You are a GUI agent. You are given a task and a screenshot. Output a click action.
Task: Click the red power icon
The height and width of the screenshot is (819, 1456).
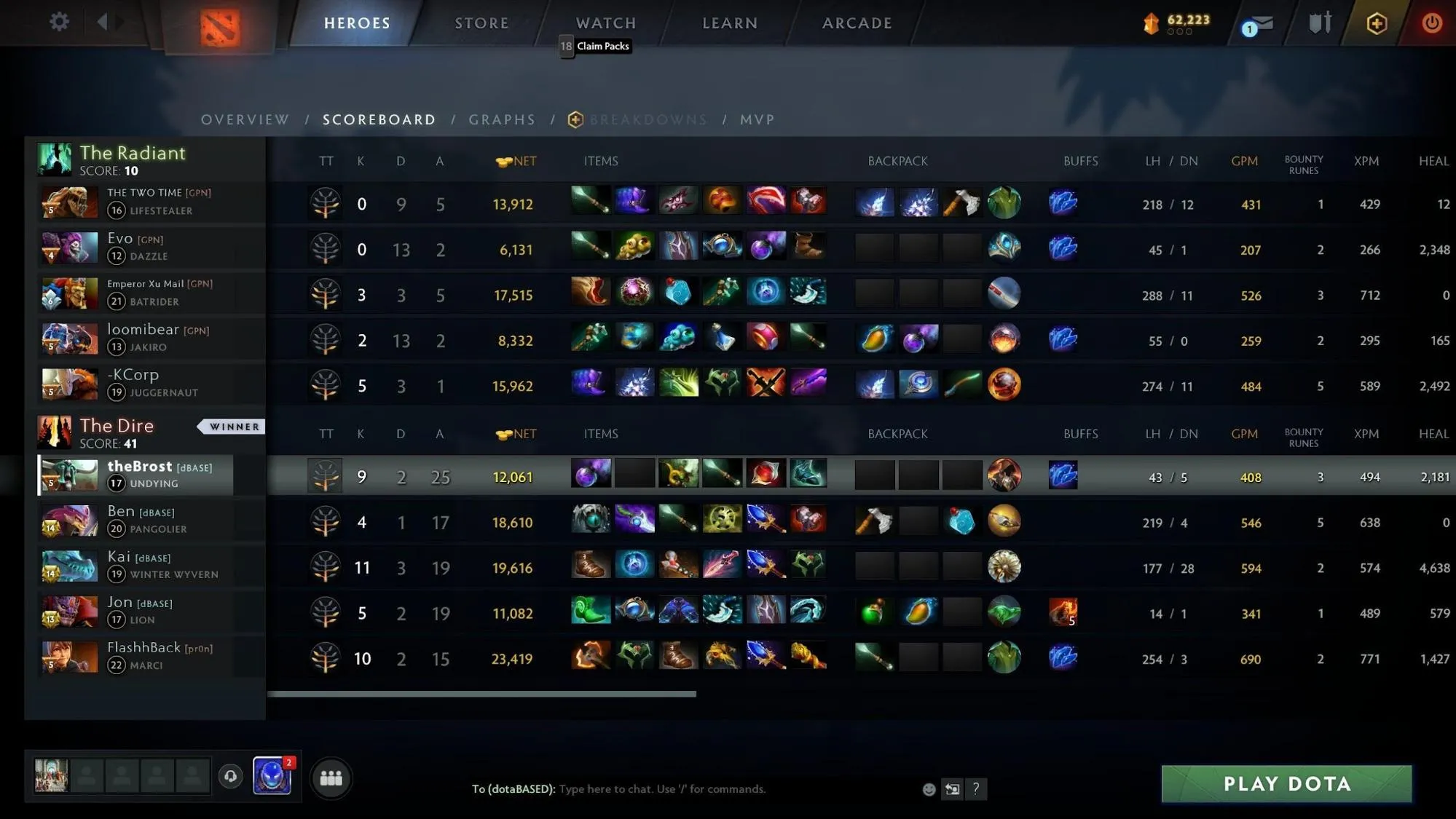1431,22
